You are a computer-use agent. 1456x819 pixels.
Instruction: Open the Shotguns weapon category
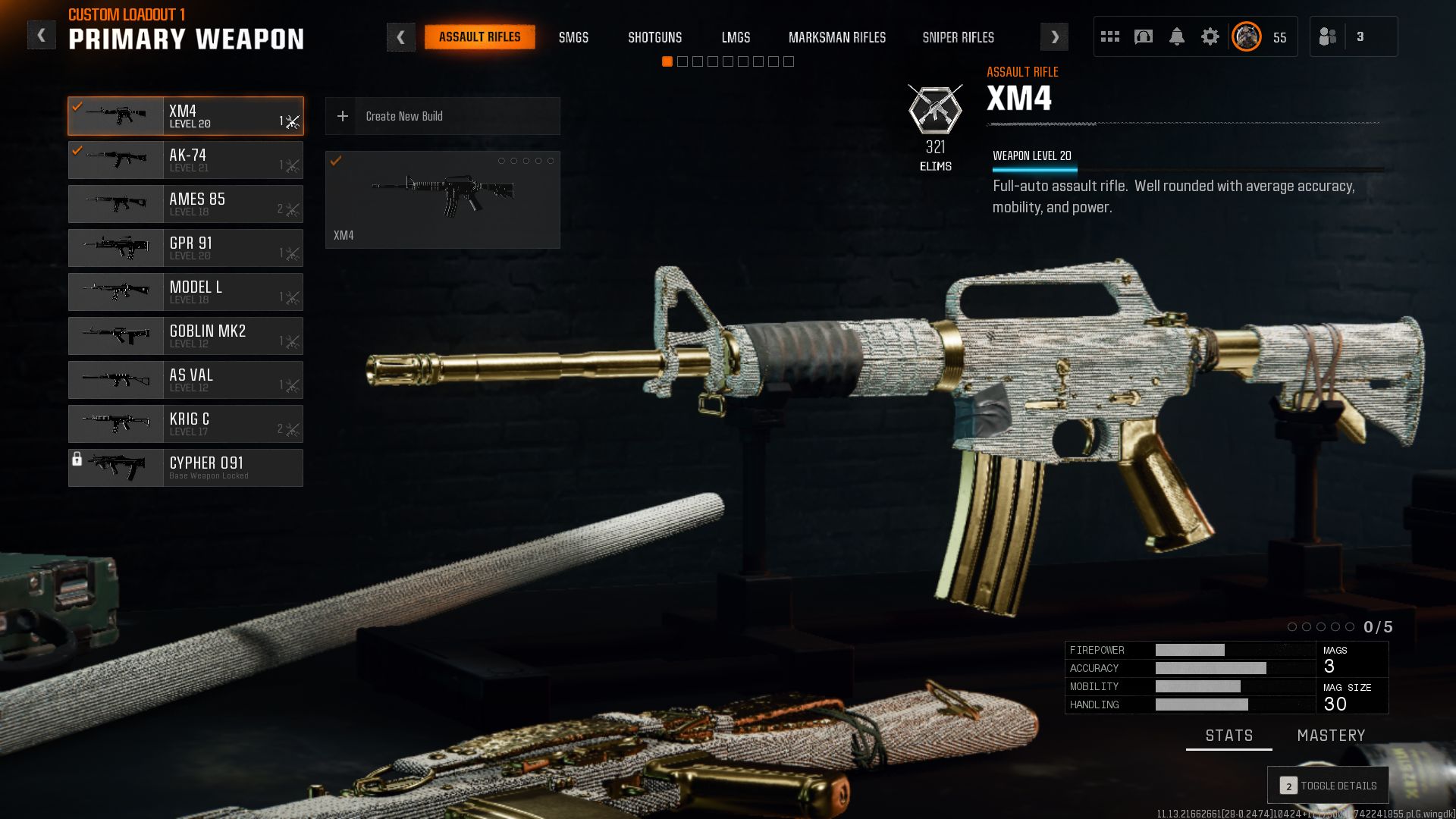(x=654, y=37)
